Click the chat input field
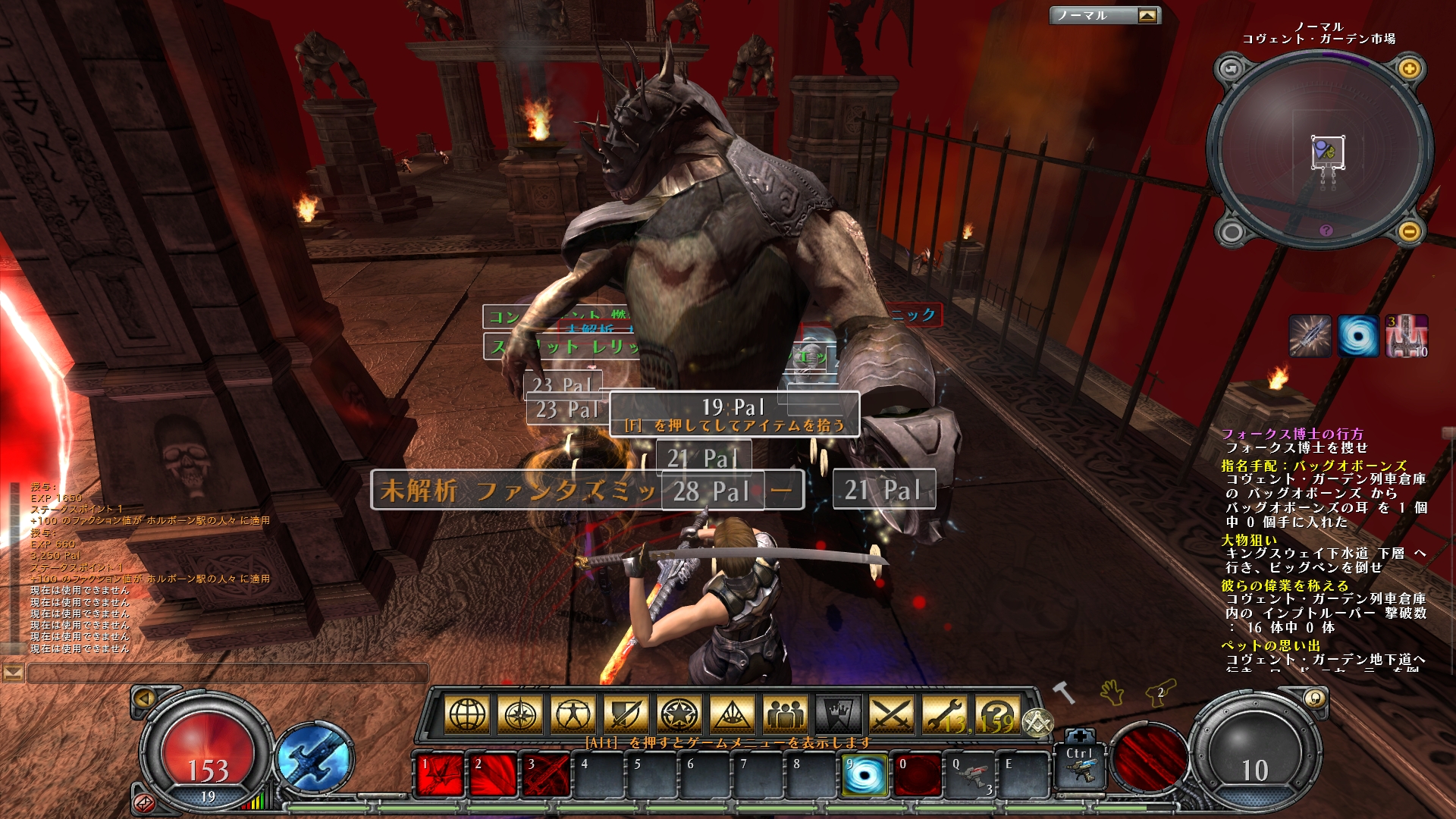The width and height of the screenshot is (1456, 819). click(227, 673)
